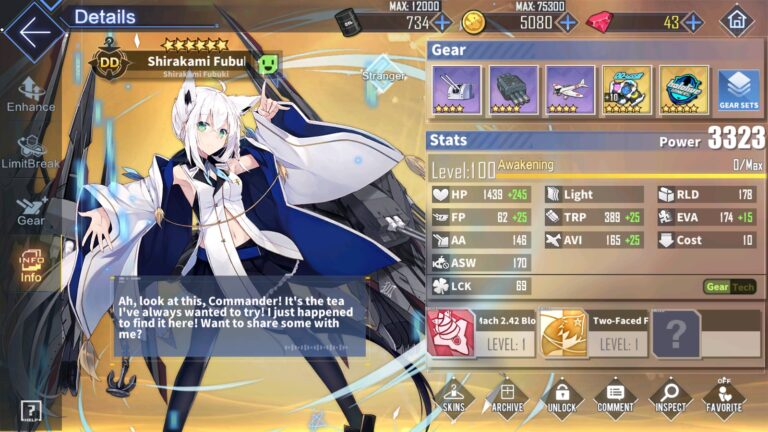View the Two-Faced skill
The image size is (768, 432).
[594, 334]
